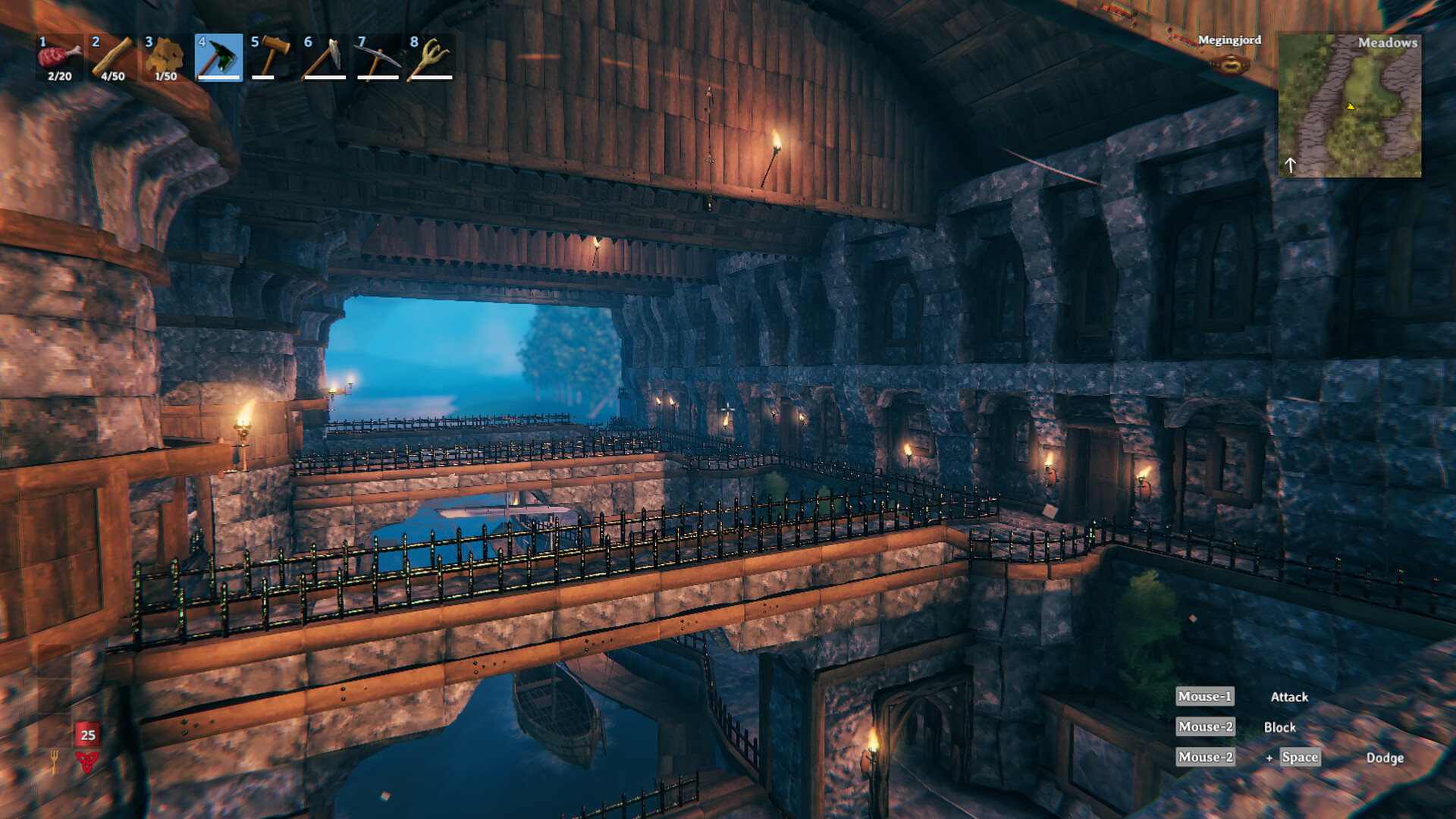Image resolution: width=1456 pixels, height=819 pixels.
Task: Click the Mouse-1 Attack keybind badge
Action: pyautogui.click(x=1204, y=697)
